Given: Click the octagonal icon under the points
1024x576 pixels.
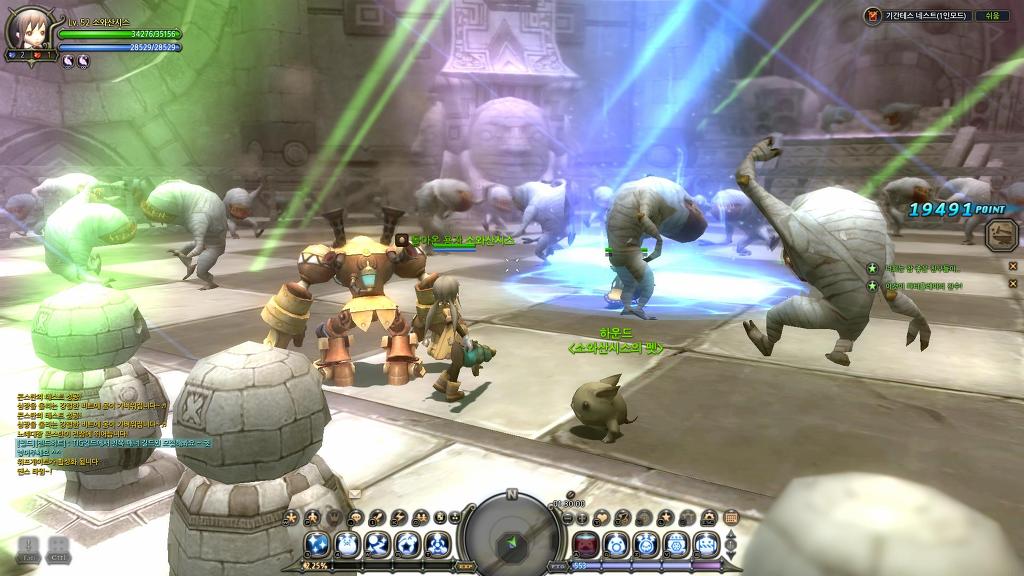Looking at the screenshot, I should pos(1000,234).
